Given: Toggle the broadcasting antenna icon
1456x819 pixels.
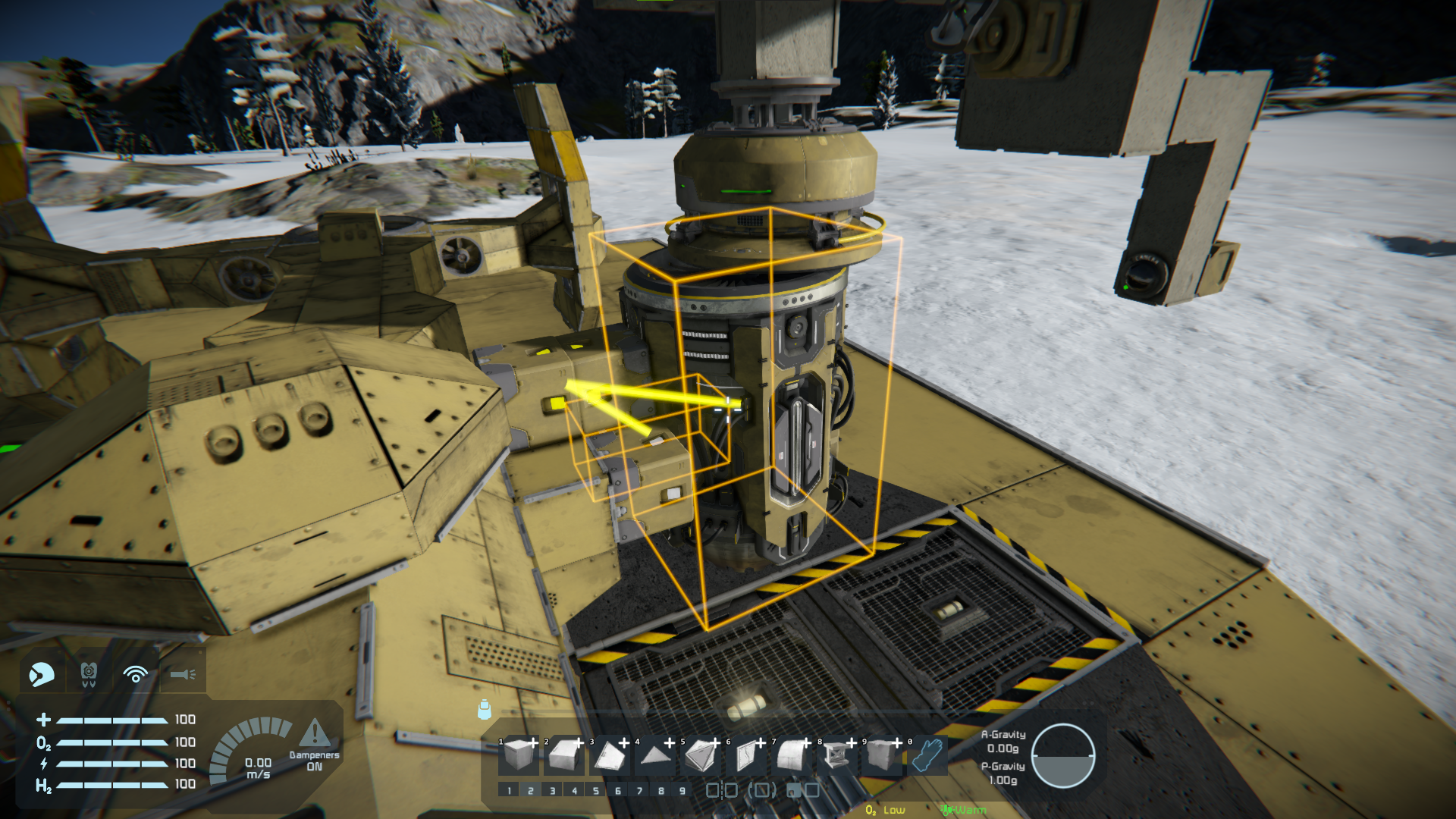Looking at the screenshot, I should click(136, 673).
